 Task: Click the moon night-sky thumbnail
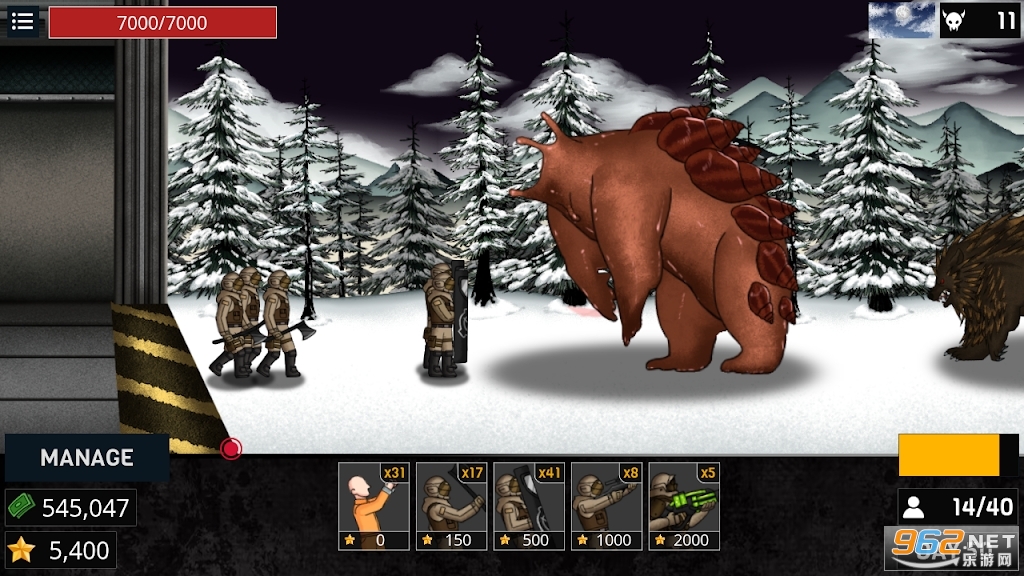[x=901, y=20]
